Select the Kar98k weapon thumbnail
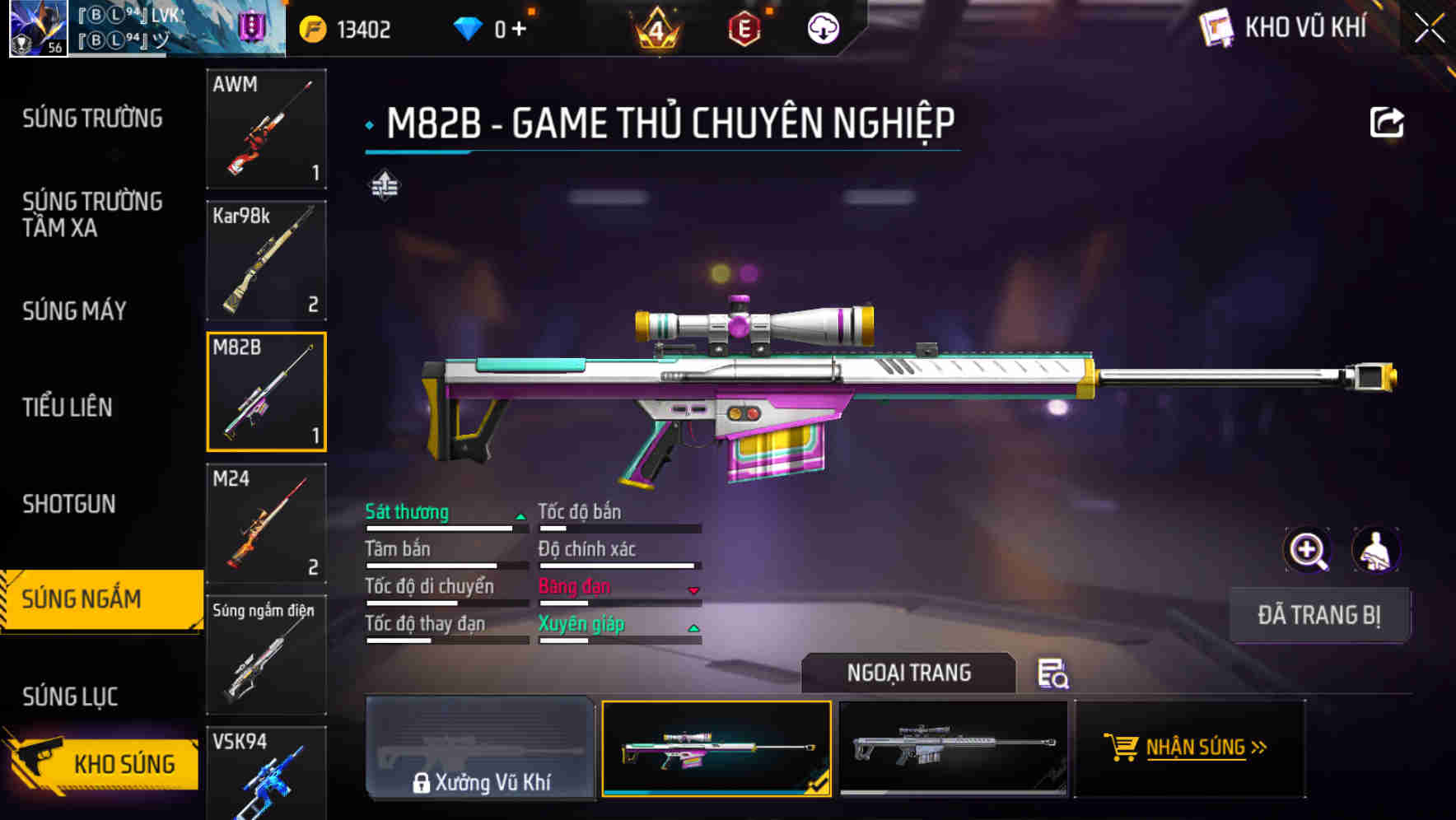1456x820 pixels. 267,260
